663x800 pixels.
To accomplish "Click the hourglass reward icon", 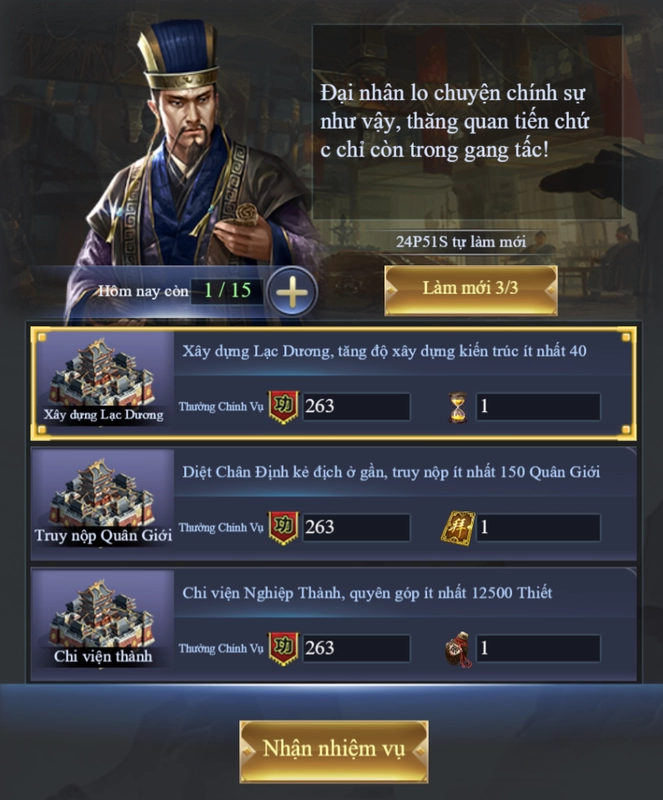I will 458,407.
